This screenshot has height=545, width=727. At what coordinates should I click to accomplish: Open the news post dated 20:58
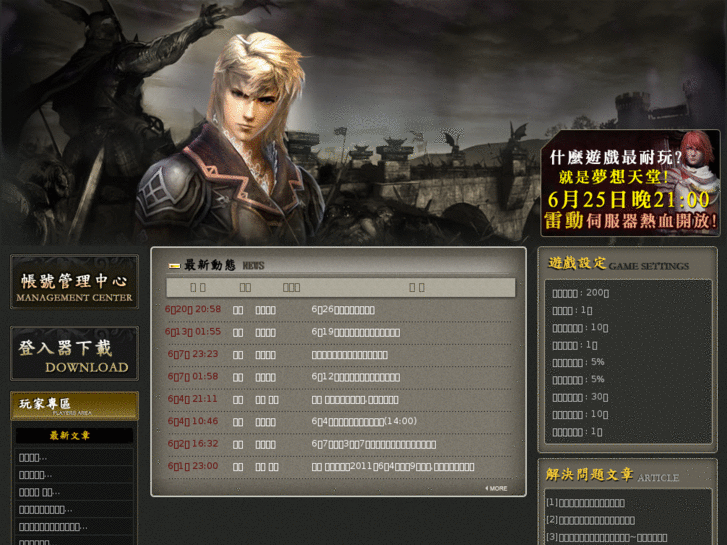343,310
